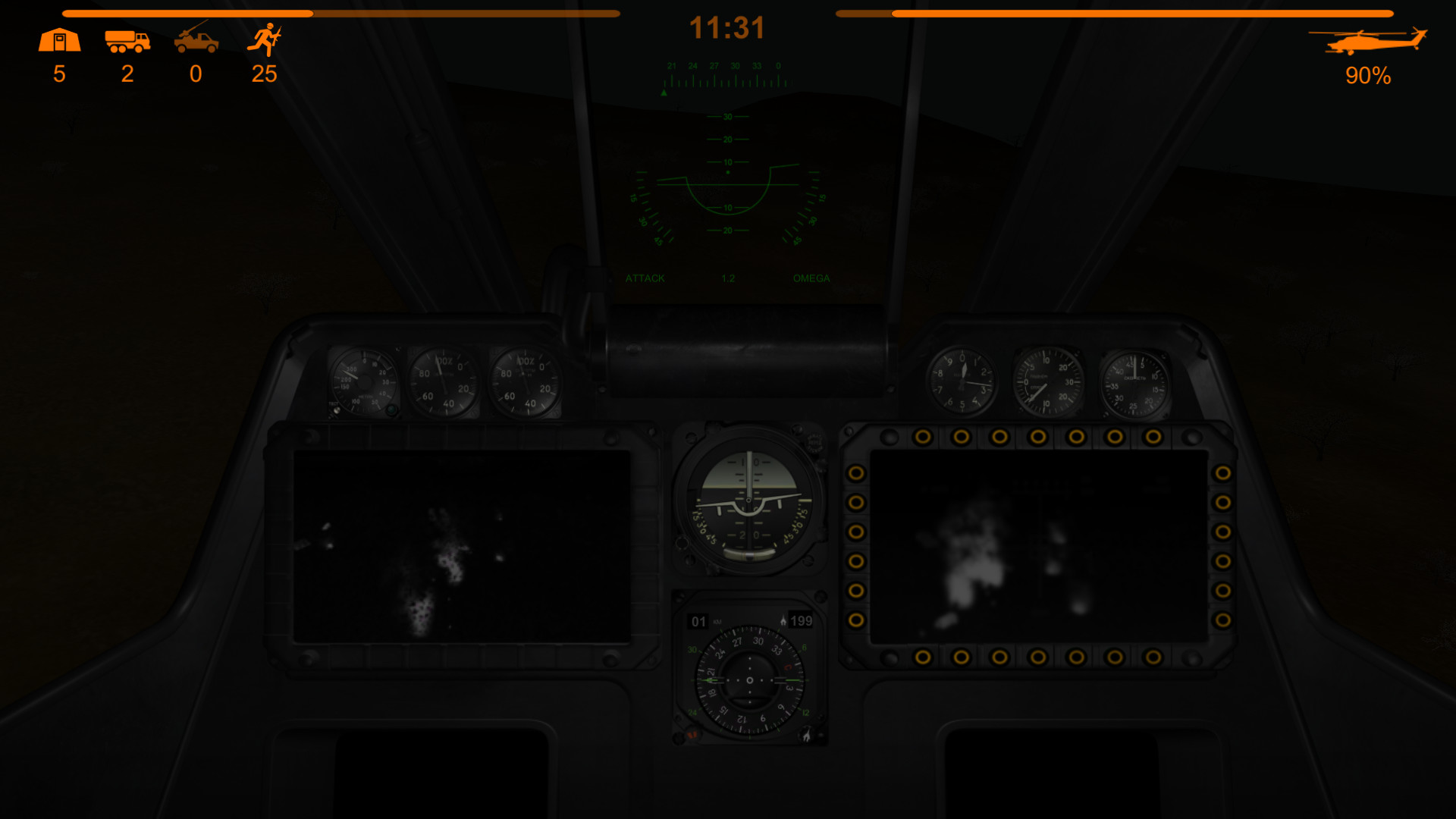
Task: Click the 11:31 mission clock
Action: click(x=728, y=28)
